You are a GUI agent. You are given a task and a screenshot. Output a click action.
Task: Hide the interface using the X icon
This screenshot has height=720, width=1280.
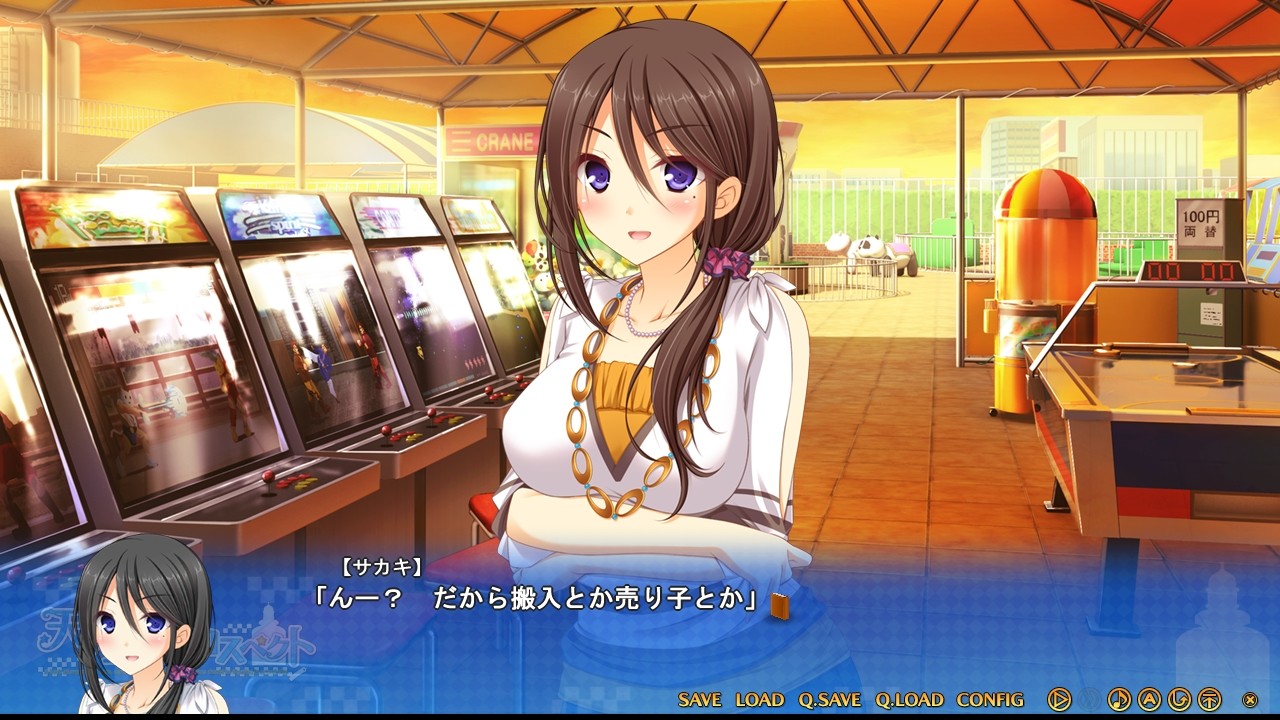tap(1250, 699)
